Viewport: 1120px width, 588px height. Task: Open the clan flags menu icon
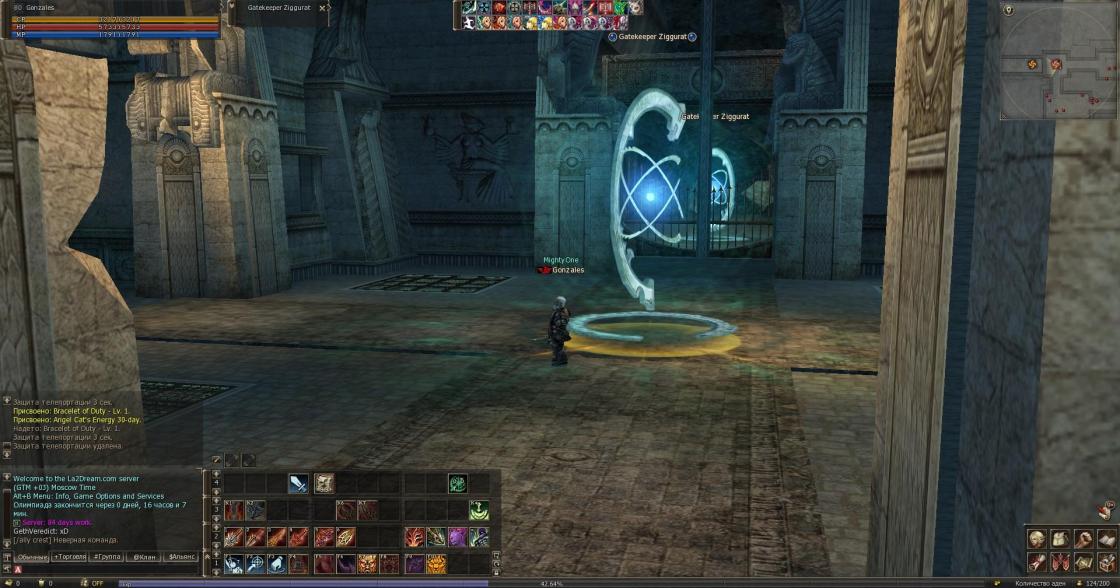point(1059,562)
